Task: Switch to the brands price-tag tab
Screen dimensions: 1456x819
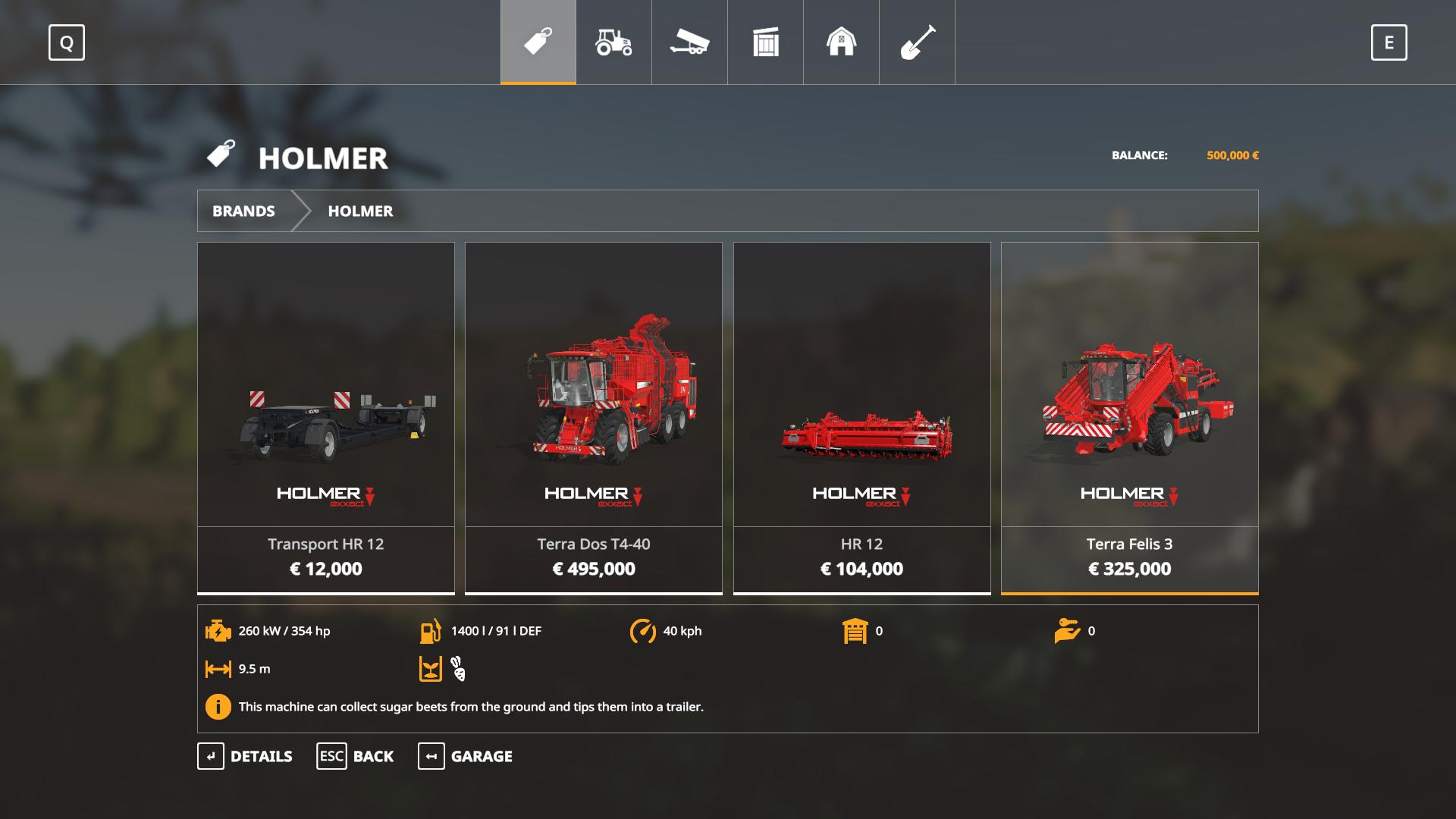Action: coord(538,42)
